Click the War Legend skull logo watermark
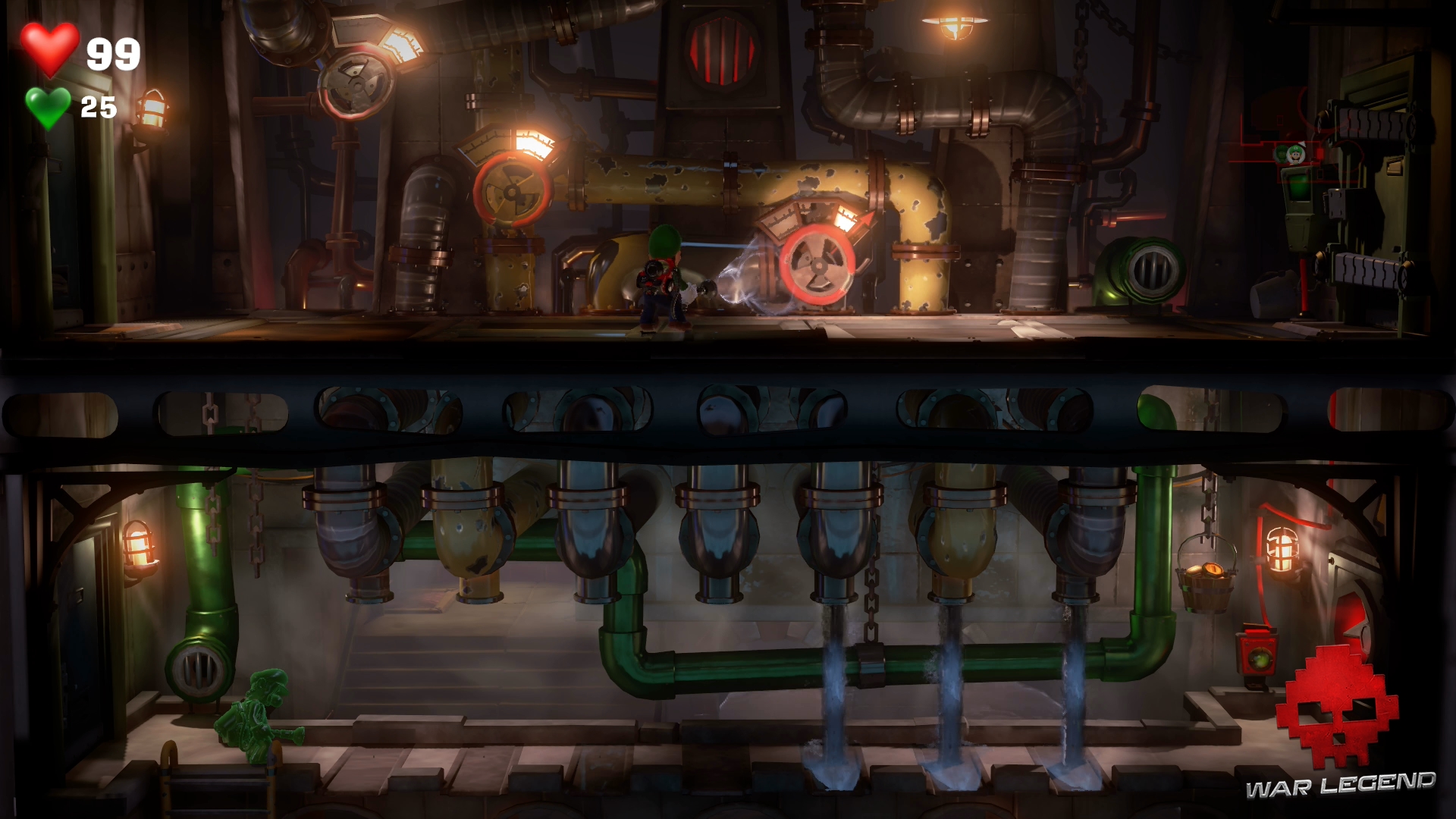This screenshot has width=1456, height=819. click(x=1337, y=708)
